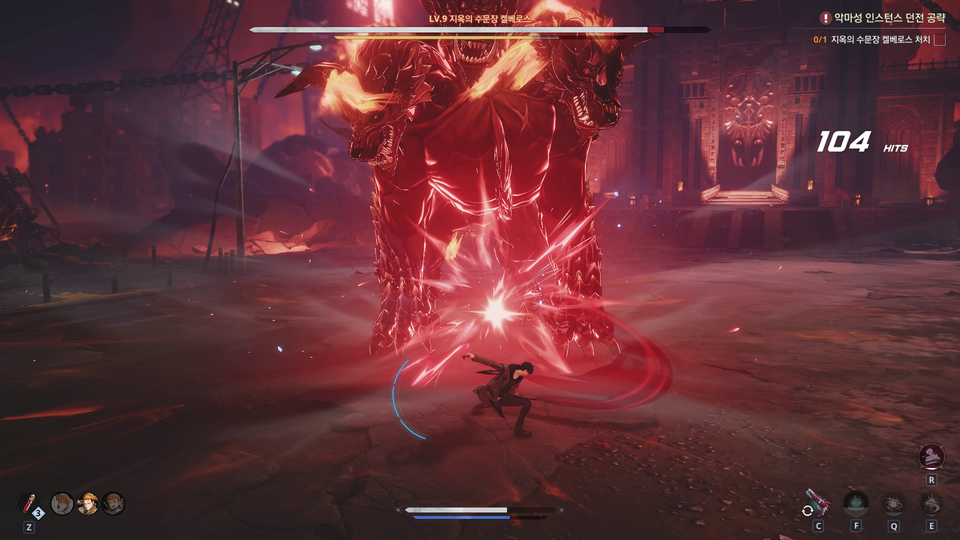Image resolution: width=960 pixels, height=540 pixels.
Task: Switch to the orange-haired middle party portrait
Action: point(88,503)
